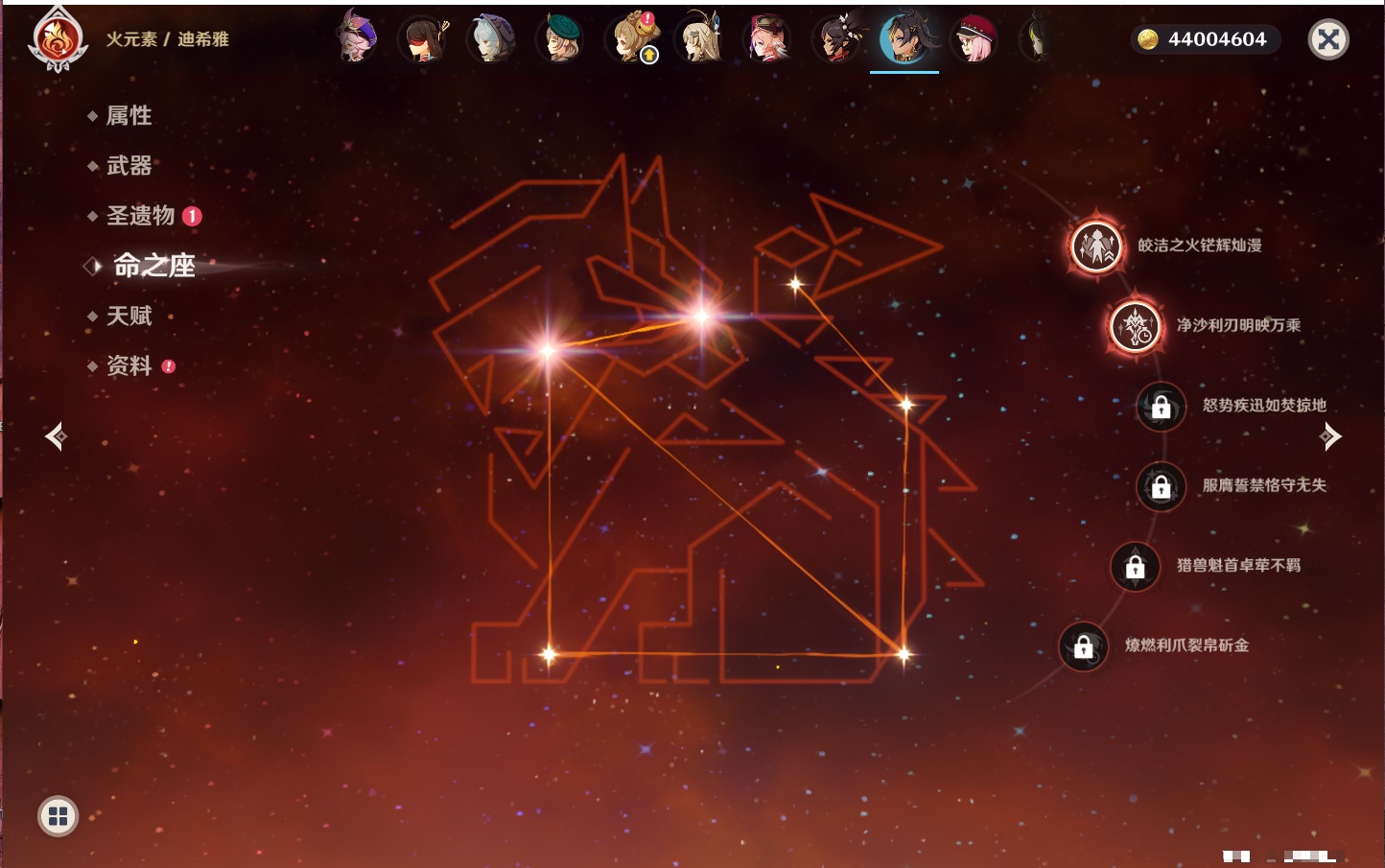Close the character screen
This screenshot has width=1385, height=868.
[1328, 39]
